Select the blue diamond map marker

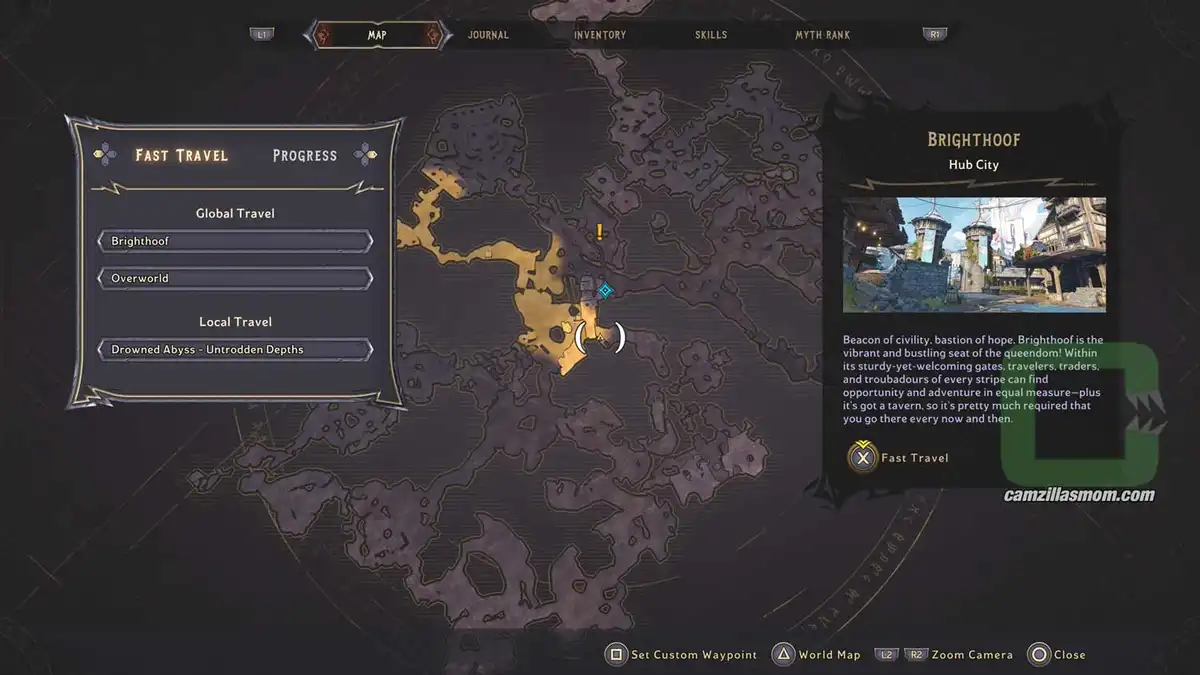click(605, 290)
